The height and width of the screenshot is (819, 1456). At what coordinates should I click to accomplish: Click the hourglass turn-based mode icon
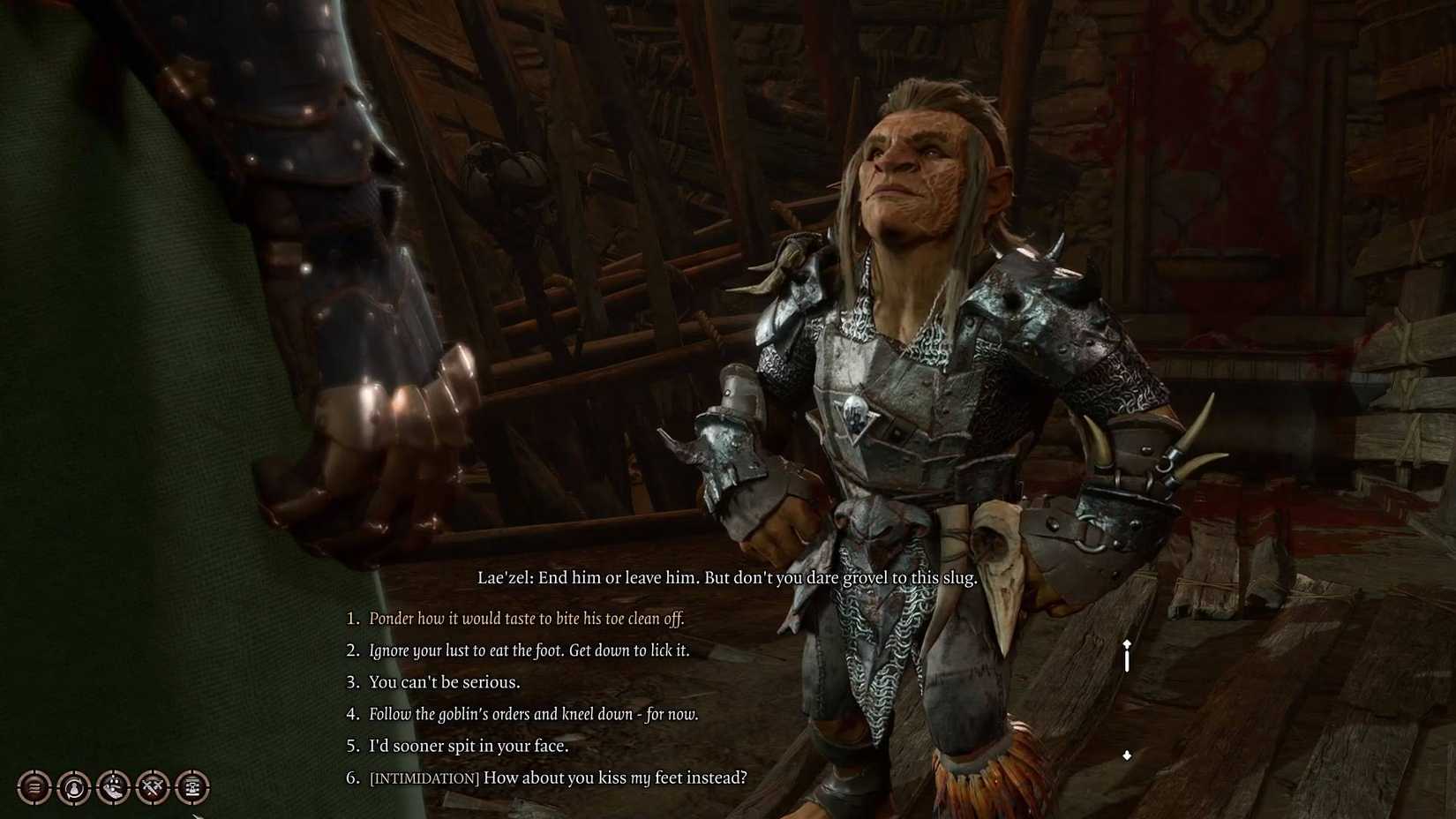[194, 788]
